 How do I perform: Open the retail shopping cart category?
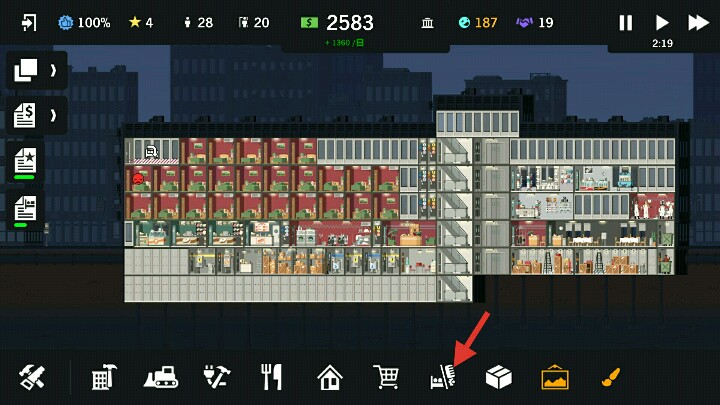pos(386,377)
